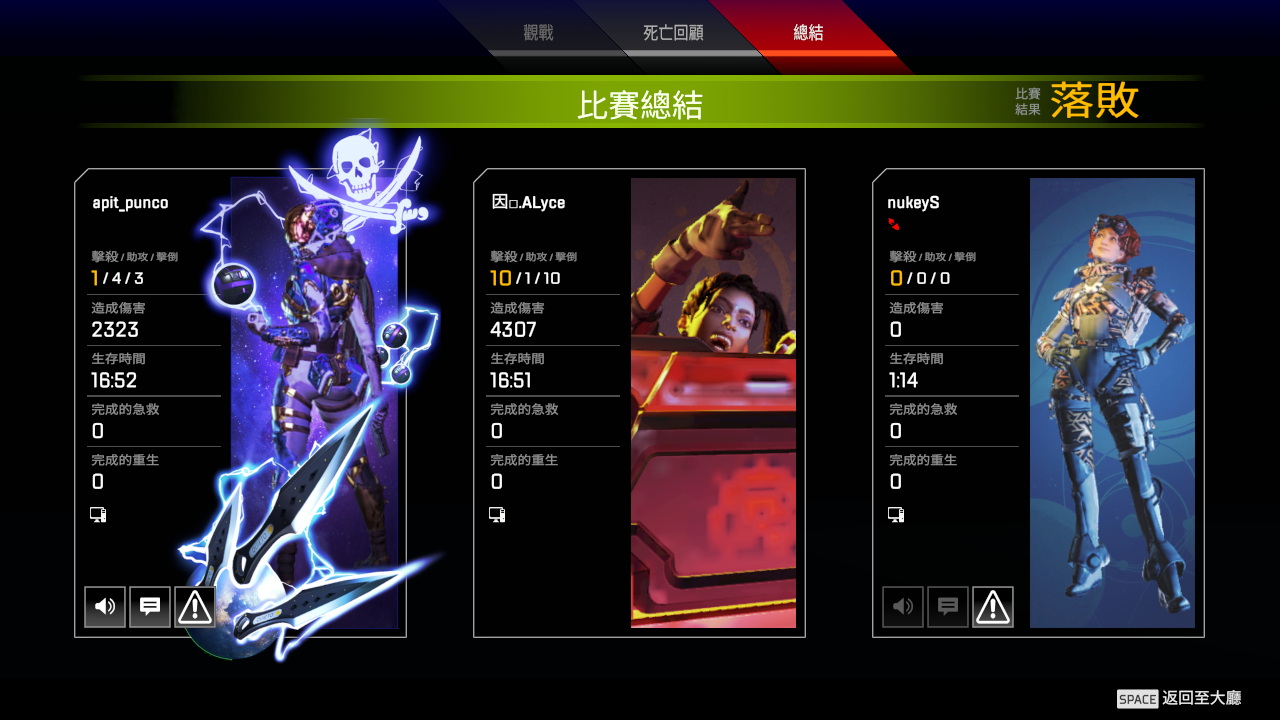Click the speaker icon under 因.ALyce's card

coord(503,606)
